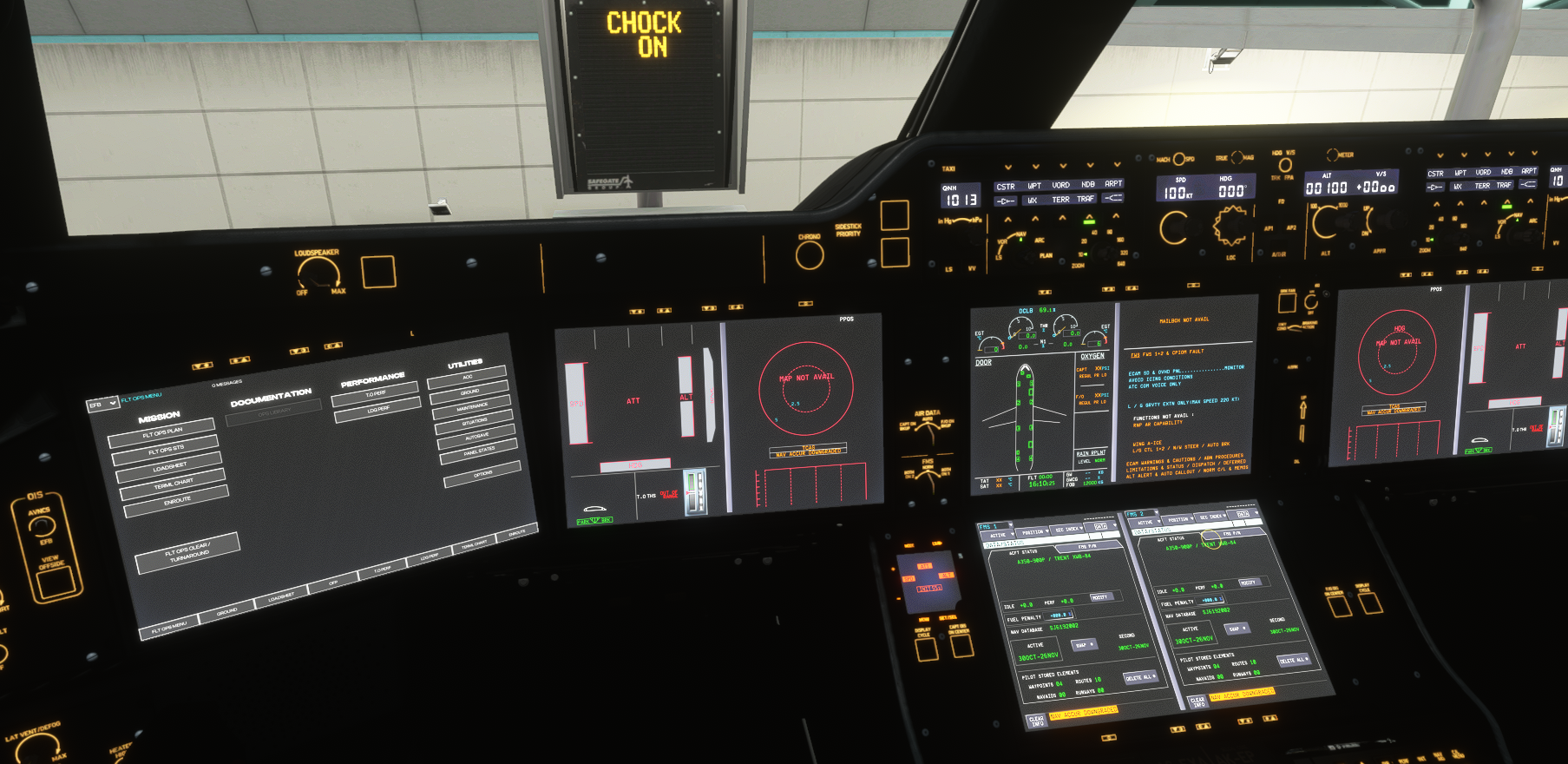Screen dimensions: 1568x764
Task: Open the Mission column LOADSHEET page
Action: (x=169, y=467)
